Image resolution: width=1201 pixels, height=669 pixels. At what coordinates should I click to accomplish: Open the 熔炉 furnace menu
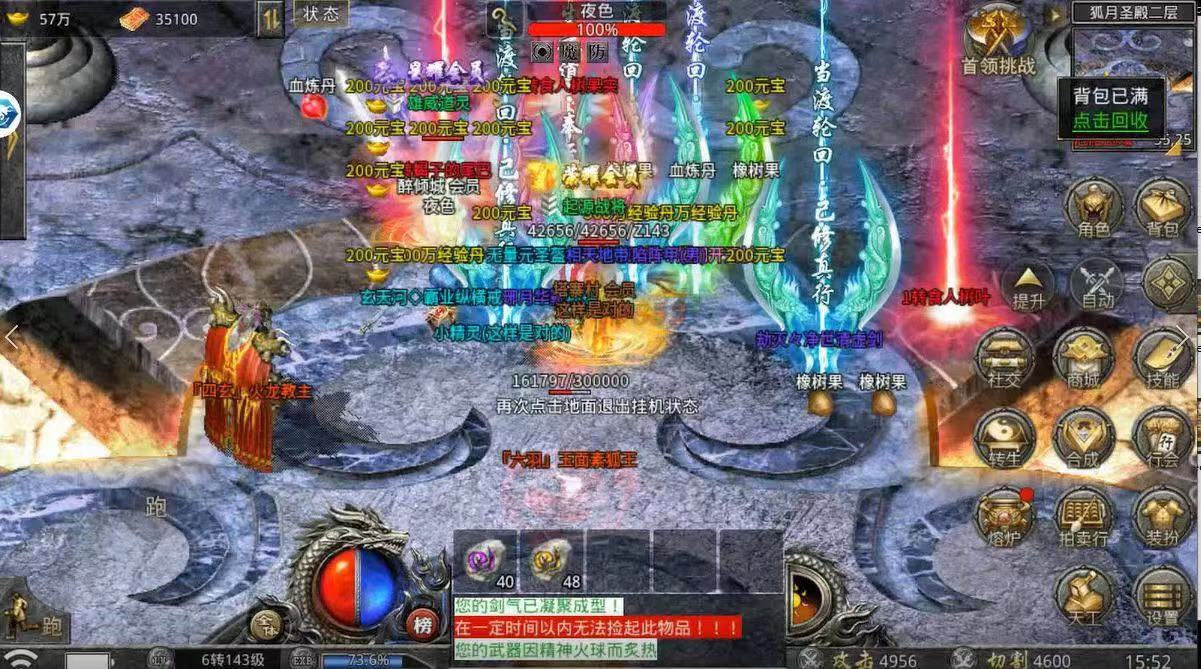1004,516
